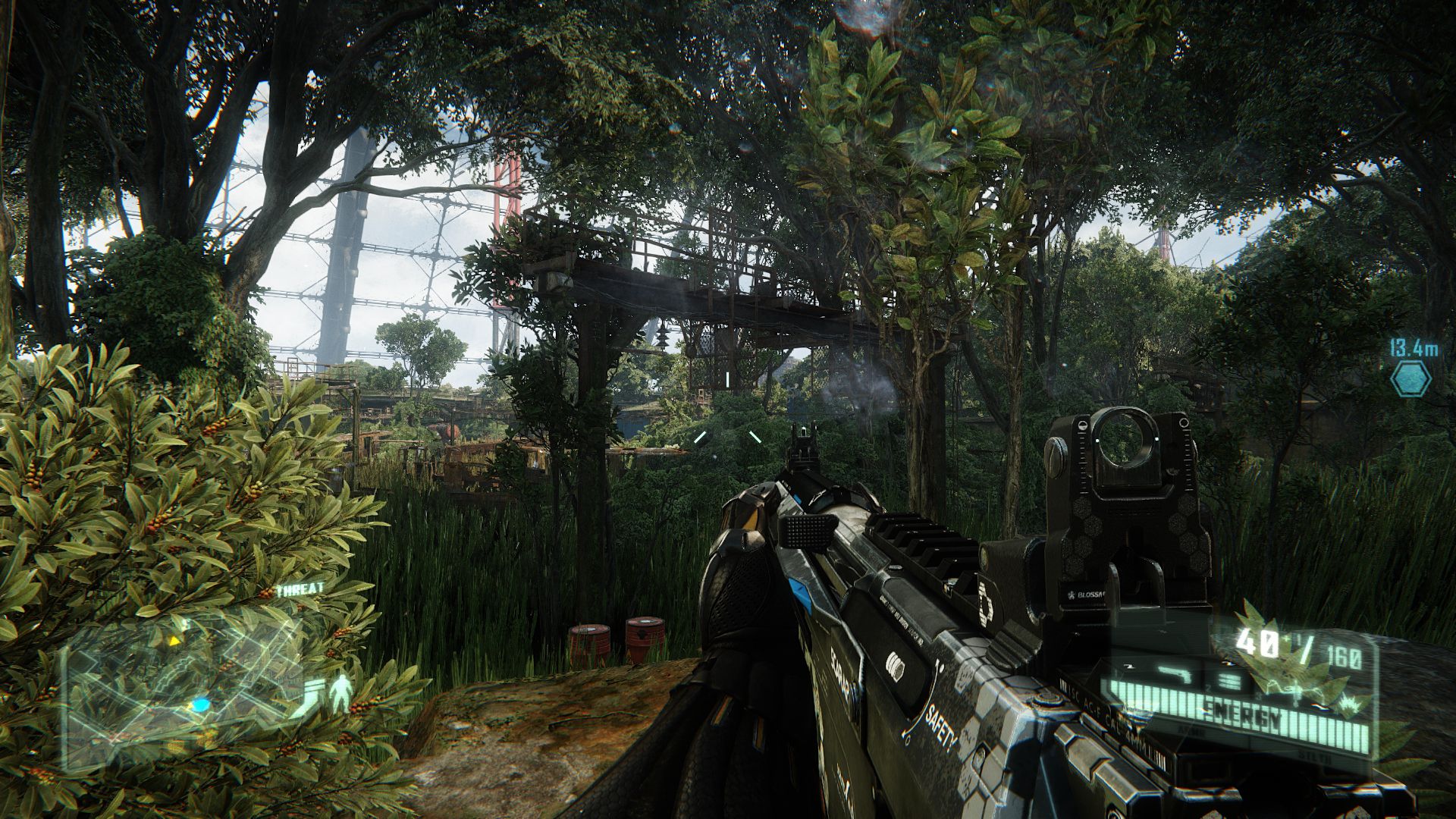Select the blue hexagon objective marker
Screen dimensions: 1456x819
tap(1410, 378)
